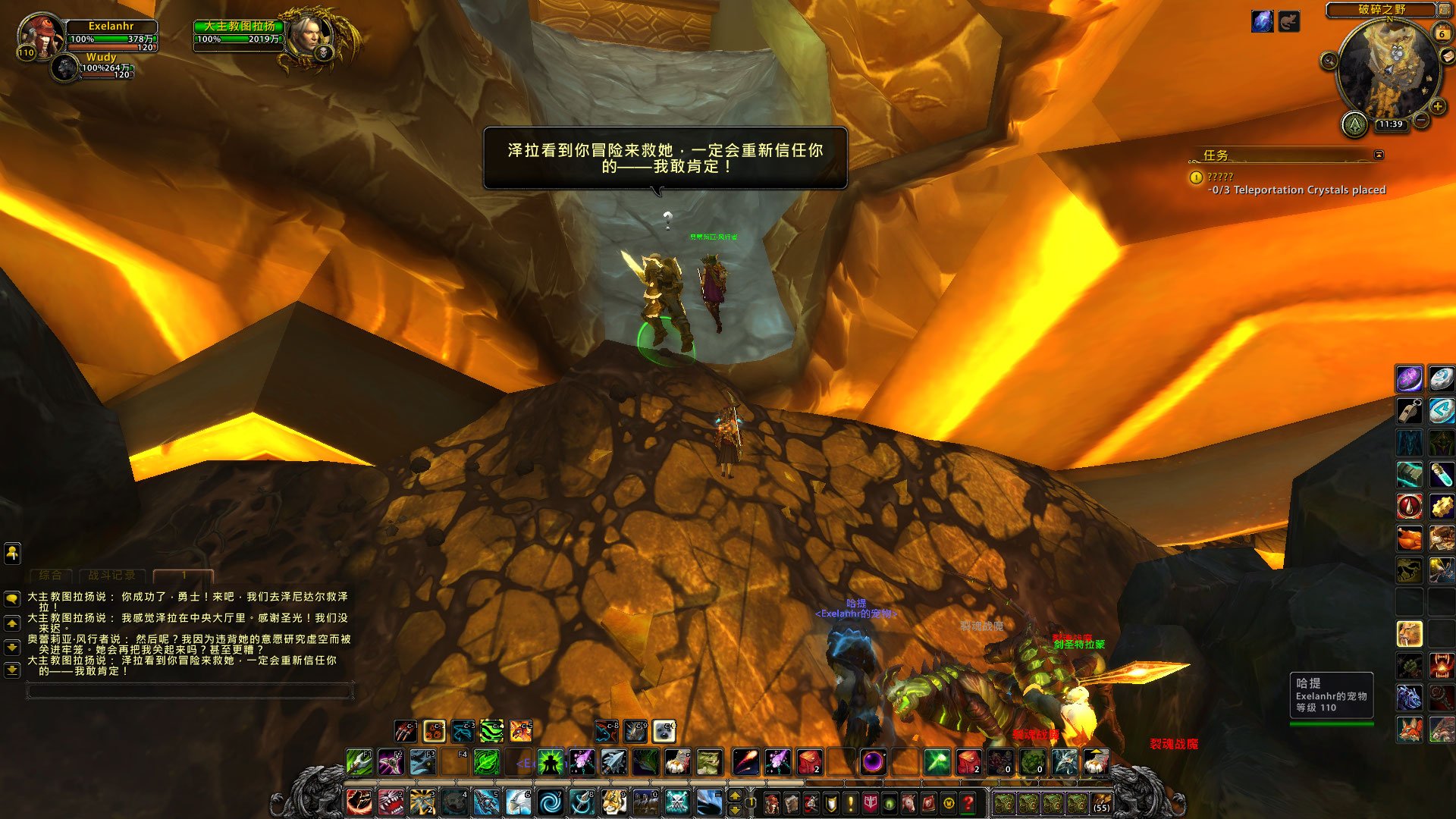
Task: Open the order hall report button
Action: click(1354, 124)
